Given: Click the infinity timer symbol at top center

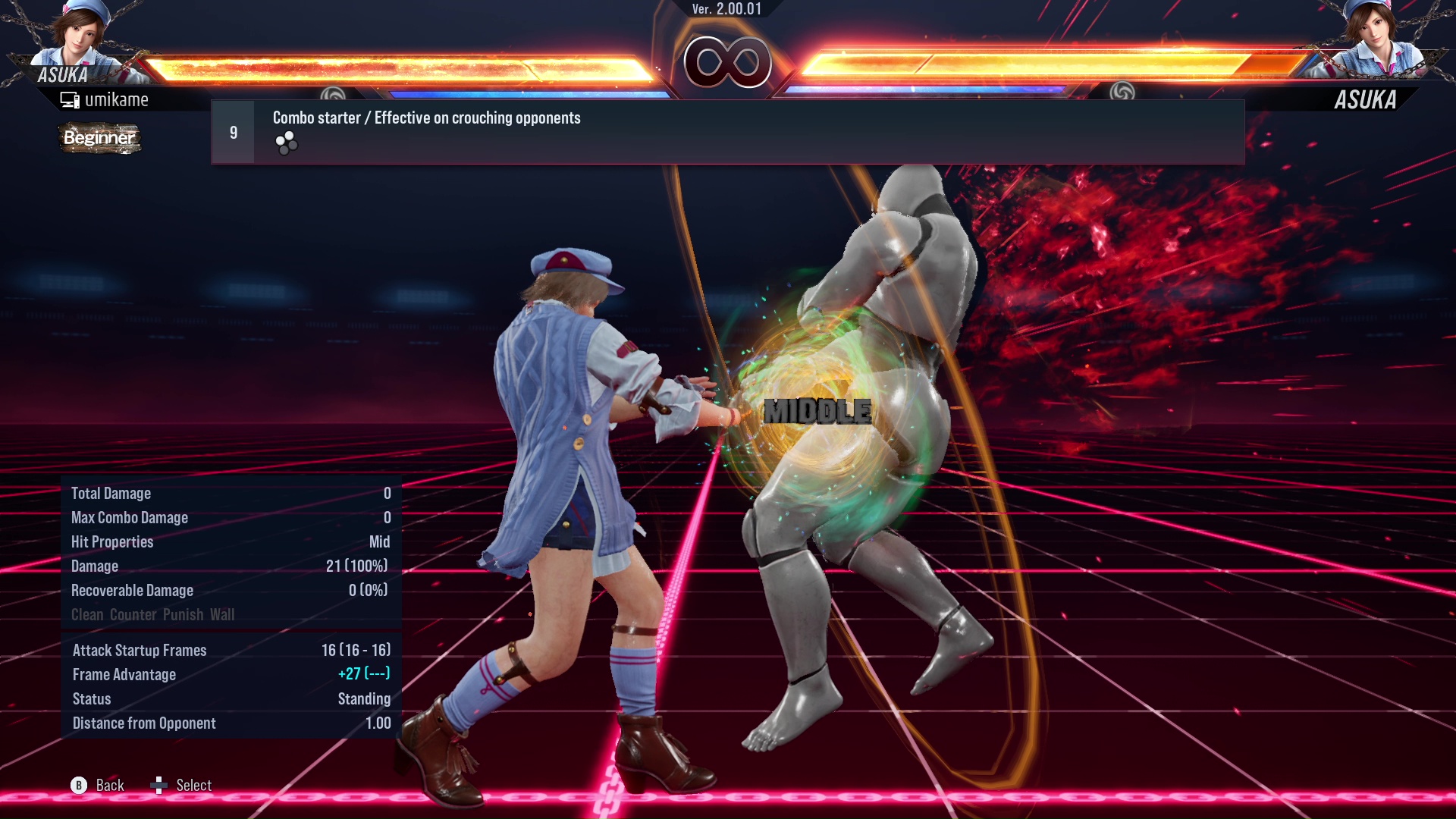Looking at the screenshot, I should [726, 62].
